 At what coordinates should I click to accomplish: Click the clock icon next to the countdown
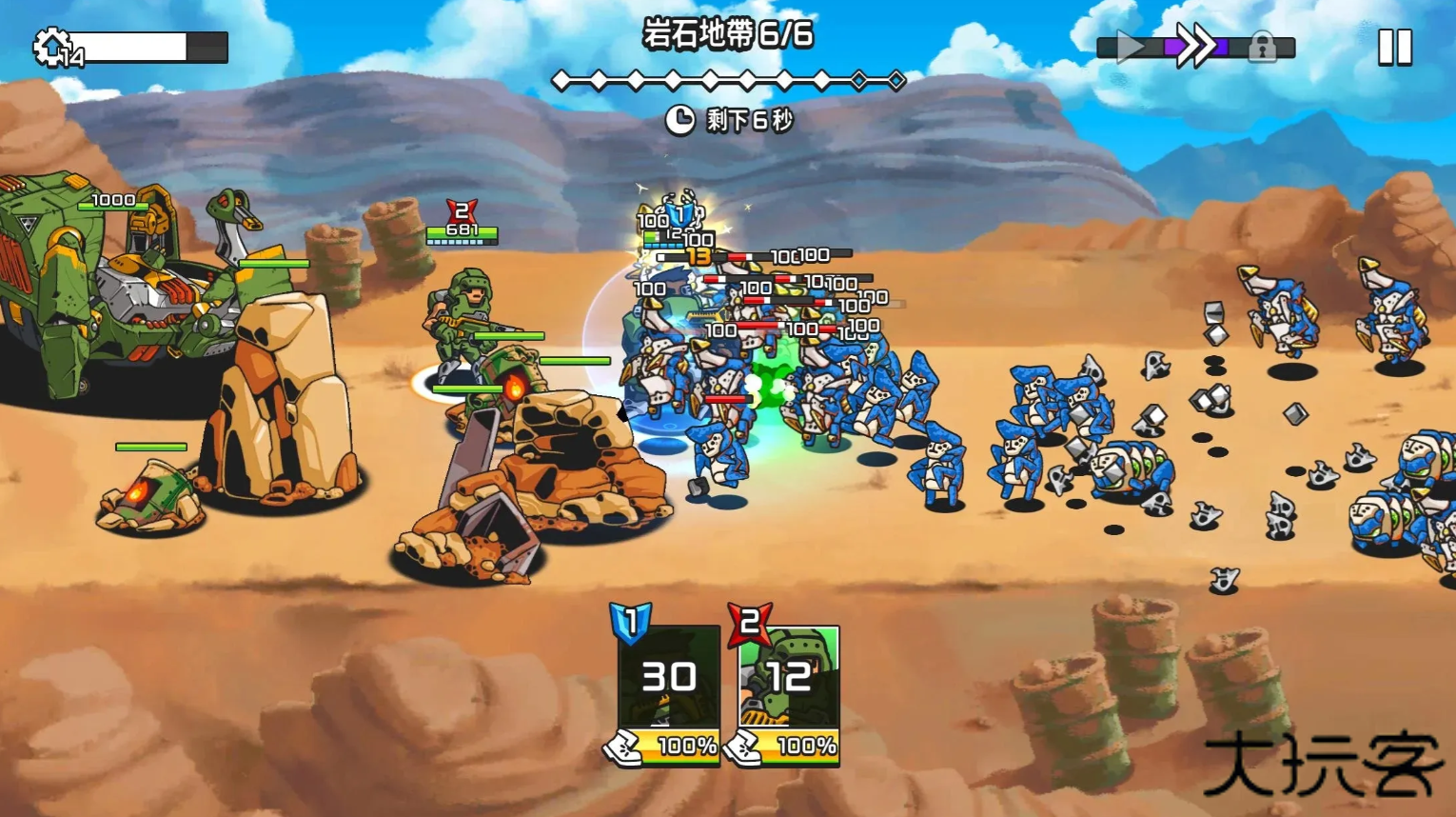click(x=681, y=120)
